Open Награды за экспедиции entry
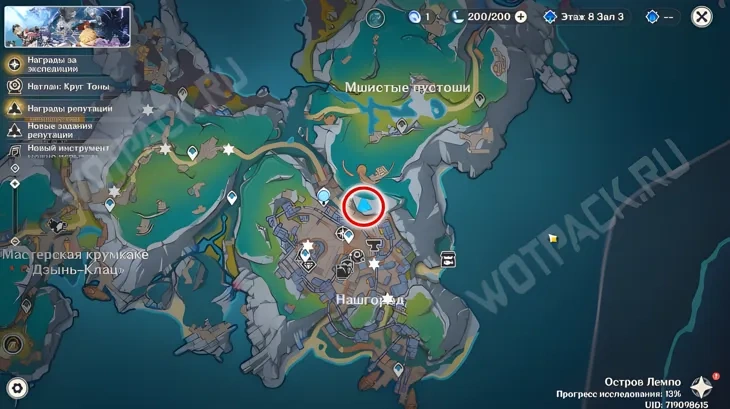 [58, 64]
